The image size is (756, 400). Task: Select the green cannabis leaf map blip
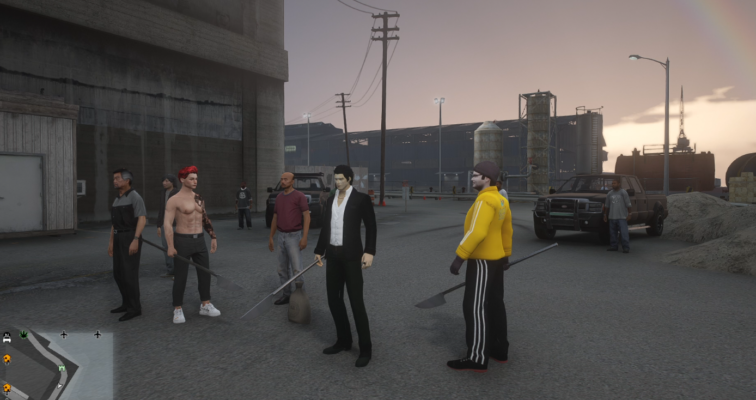tap(24, 334)
